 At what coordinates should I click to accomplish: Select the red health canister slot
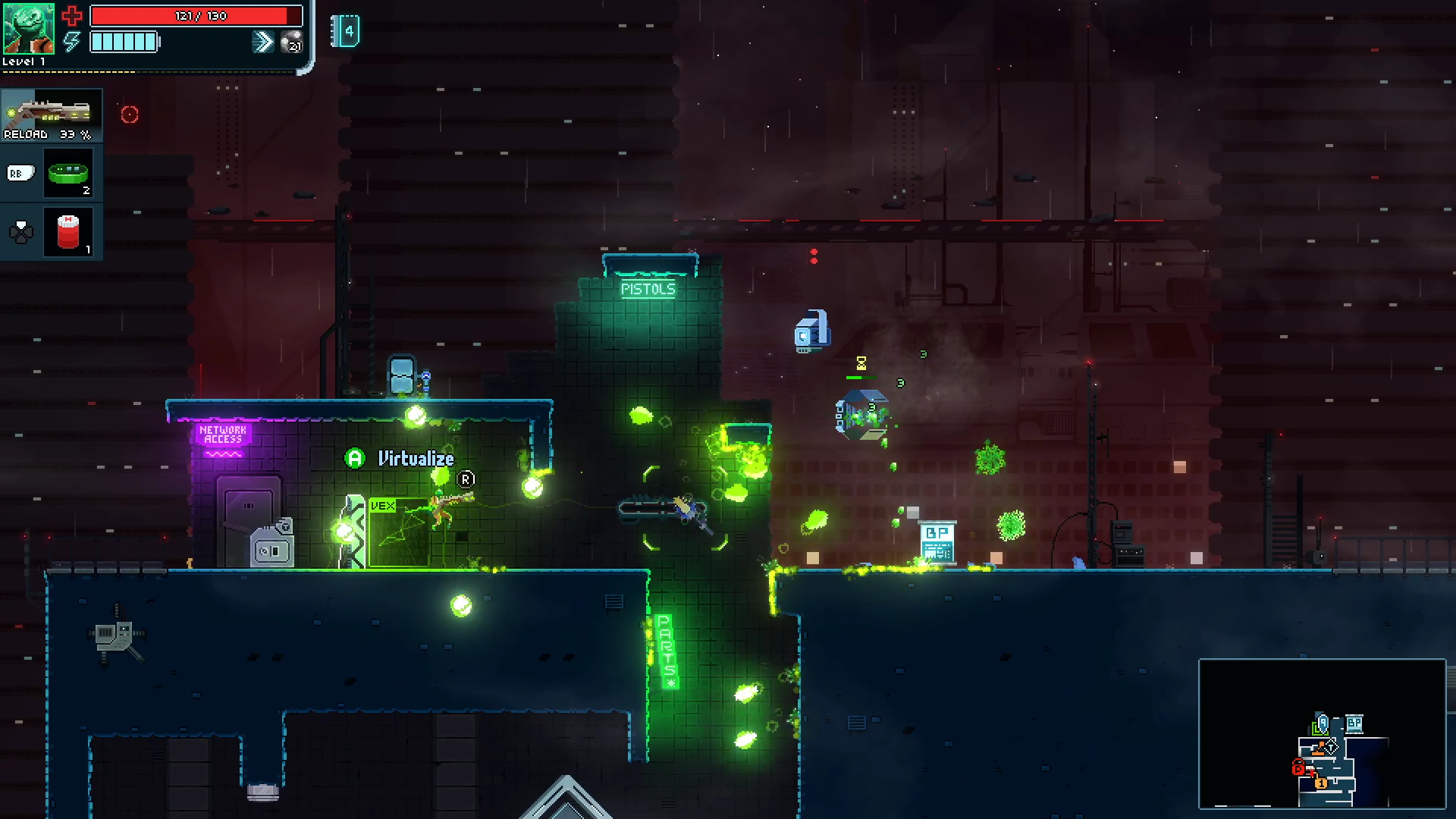[68, 232]
